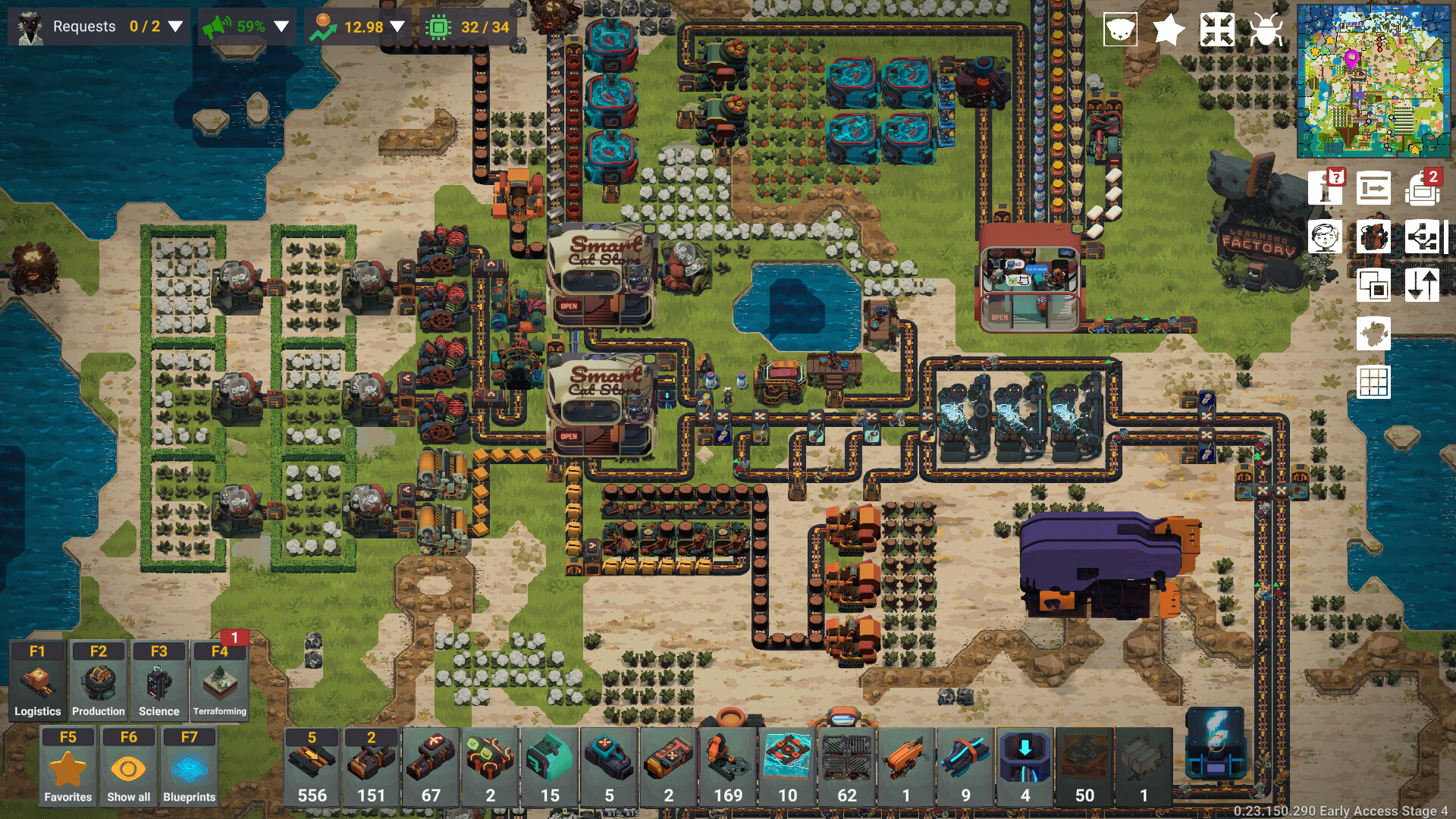Viewport: 1456px width, 819px height.
Task: Toggle the copy-blueprint overlay icon
Action: coord(1374,284)
